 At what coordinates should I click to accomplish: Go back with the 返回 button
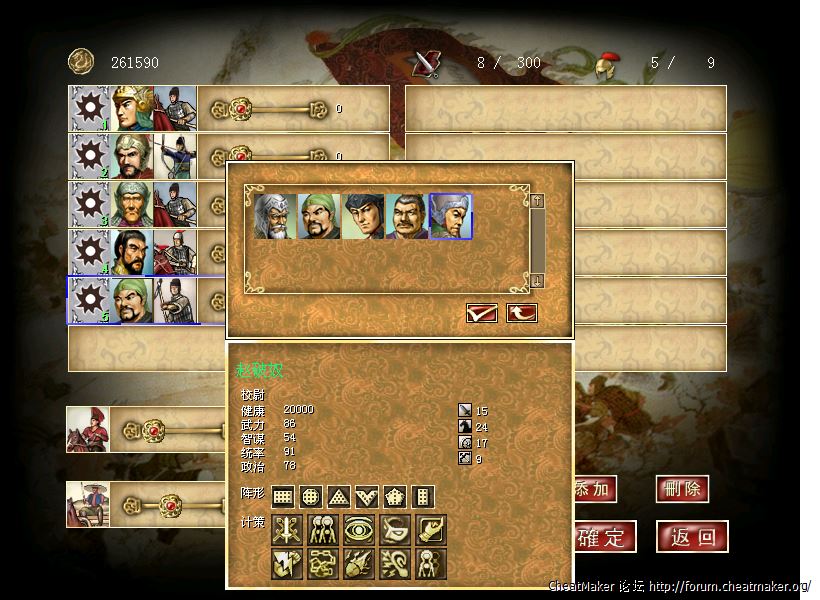coord(692,537)
